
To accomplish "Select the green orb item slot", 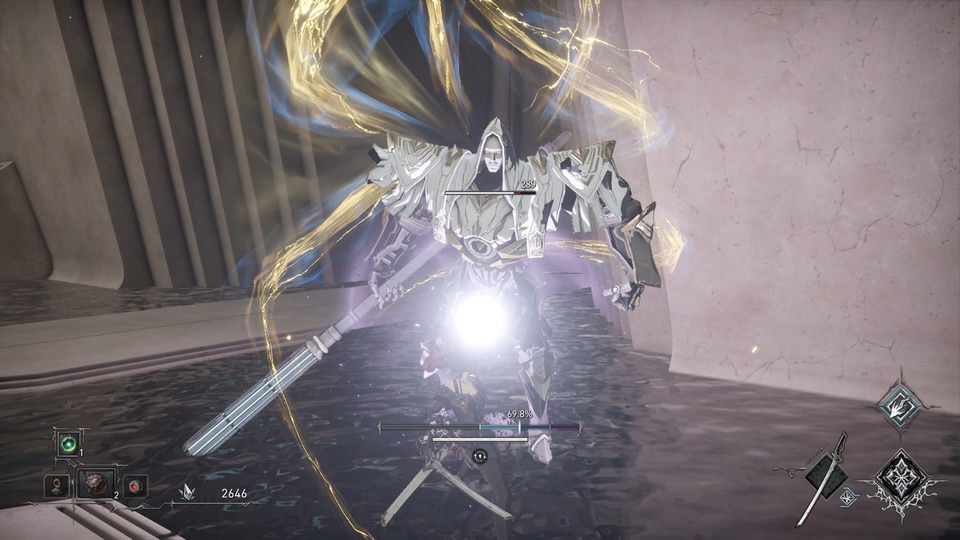I will [68, 444].
